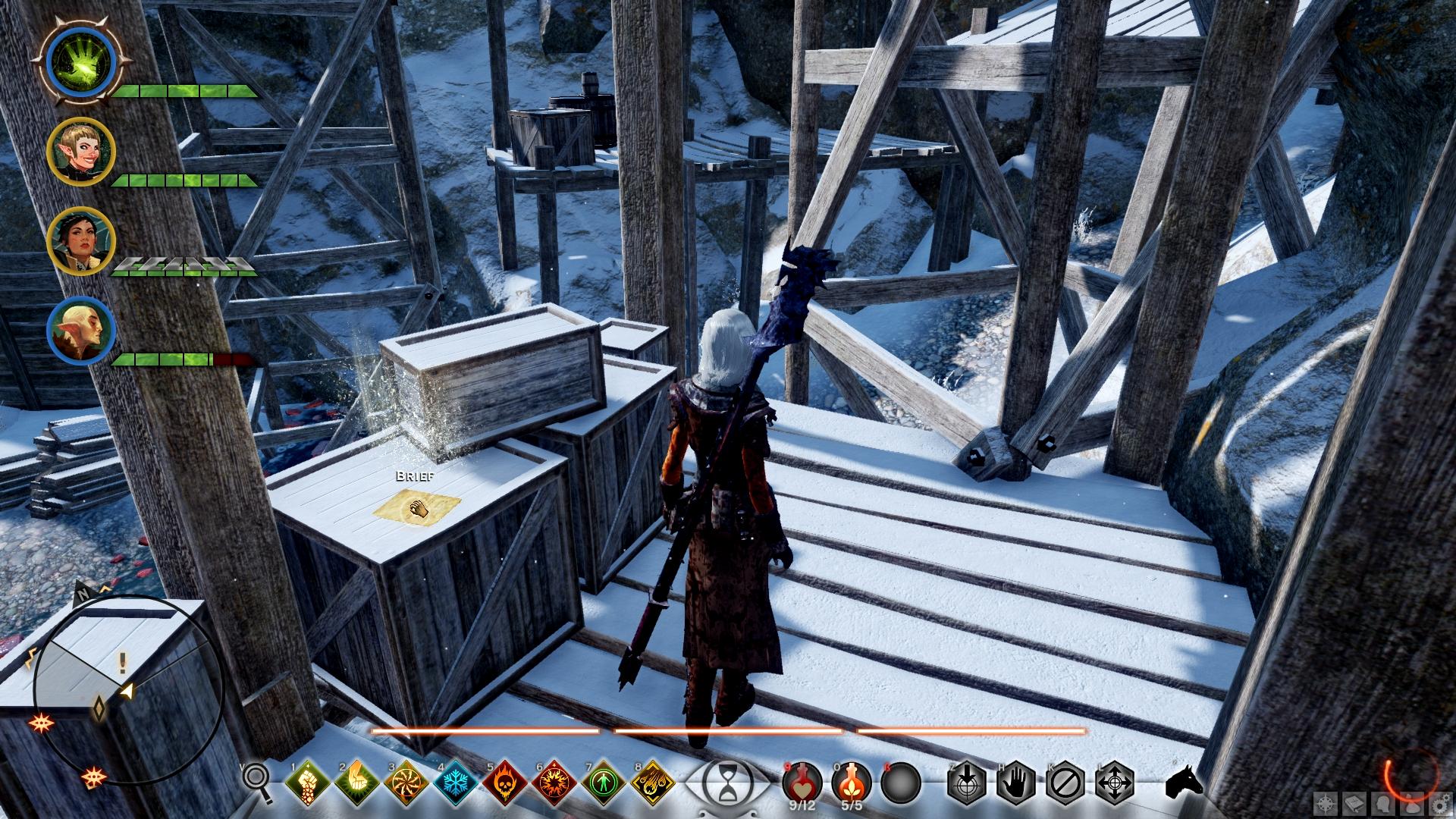Toggle the hourglass tactical camera eye
The height and width of the screenshot is (819, 1456).
(726, 781)
